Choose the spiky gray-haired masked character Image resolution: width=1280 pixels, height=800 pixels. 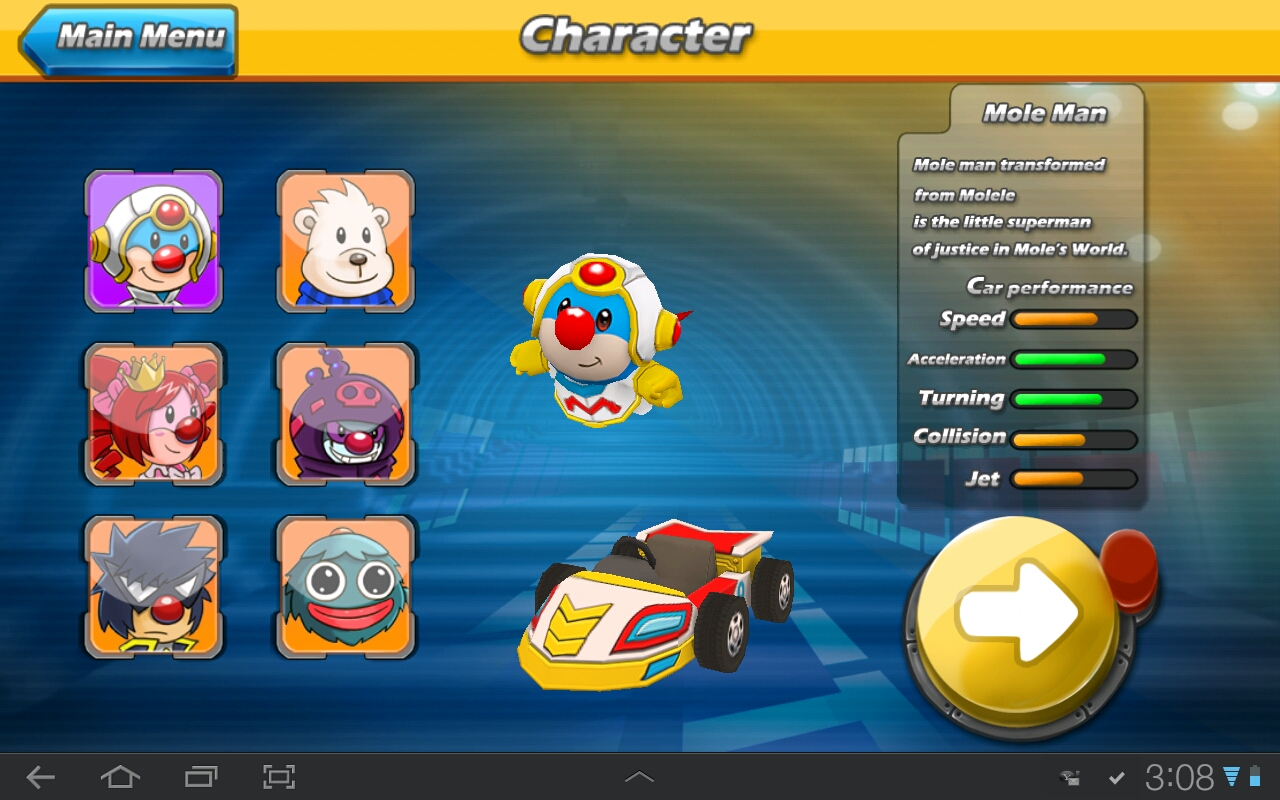pos(154,586)
